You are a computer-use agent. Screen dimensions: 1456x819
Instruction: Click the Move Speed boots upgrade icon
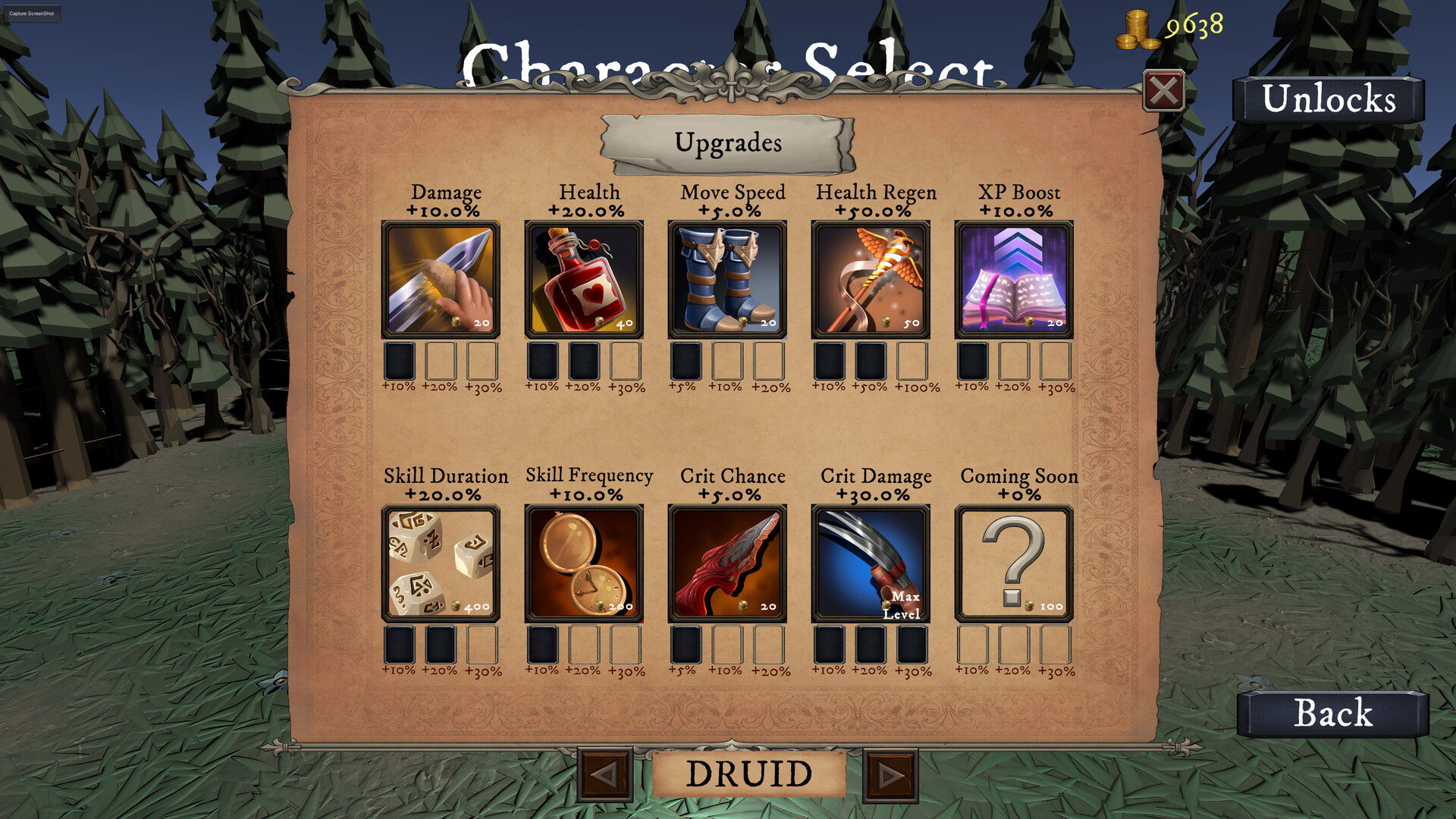coord(728,278)
